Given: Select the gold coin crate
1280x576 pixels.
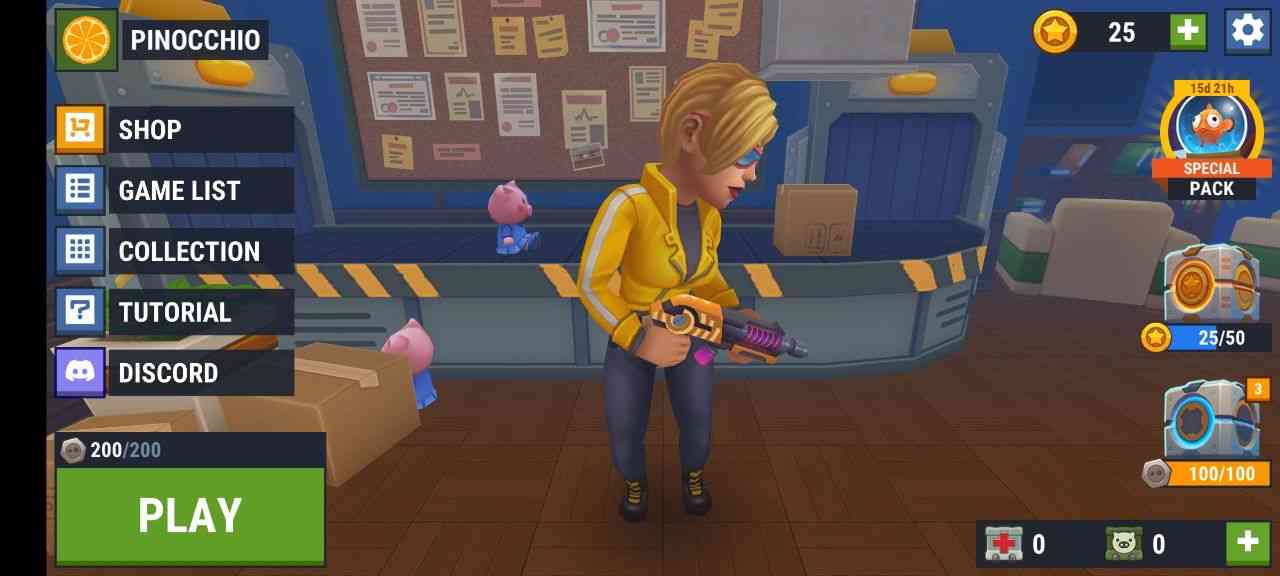Looking at the screenshot, I should tap(1210, 285).
